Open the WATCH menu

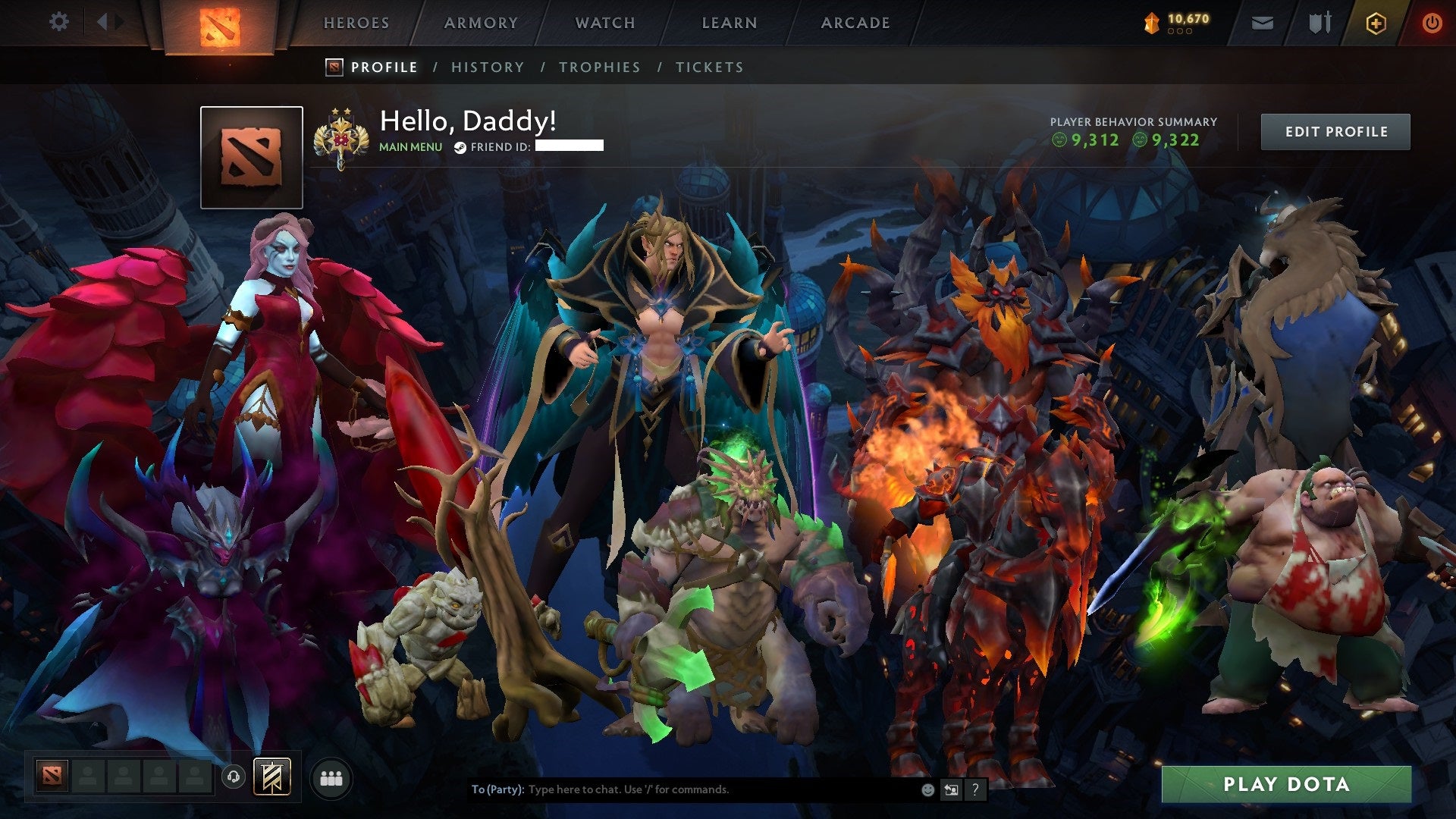604,23
